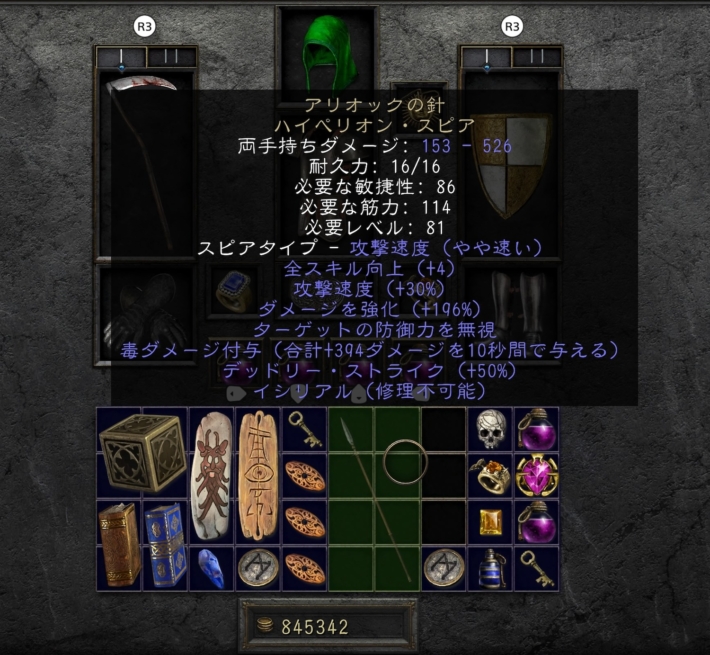Pick up the gold ring with orange gem
The width and height of the screenshot is (710, 655).
tap(490, 475)
